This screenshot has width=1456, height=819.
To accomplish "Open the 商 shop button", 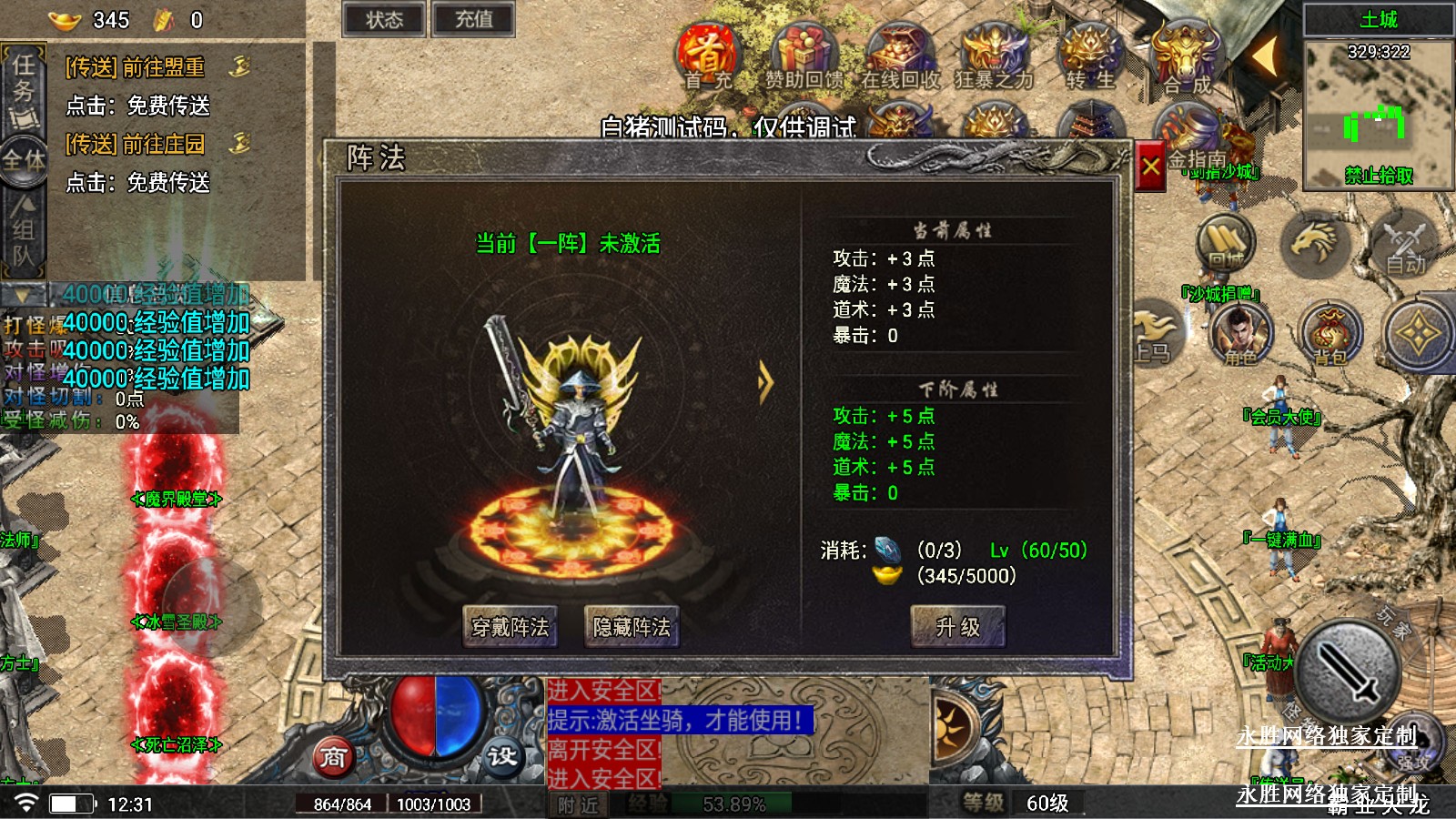I will point(333,756).
